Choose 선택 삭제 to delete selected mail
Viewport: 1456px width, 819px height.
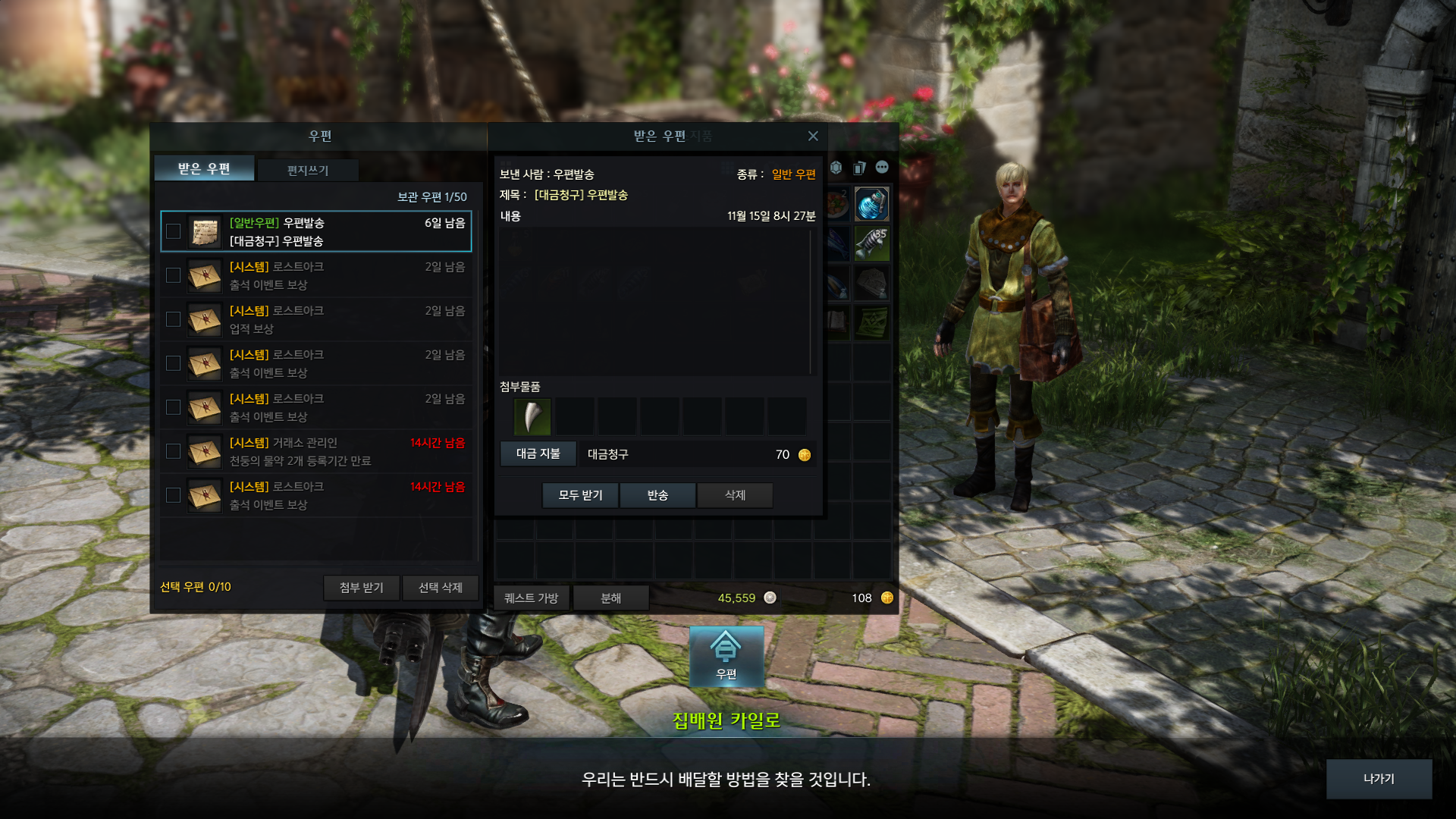(x=440, y=588)
